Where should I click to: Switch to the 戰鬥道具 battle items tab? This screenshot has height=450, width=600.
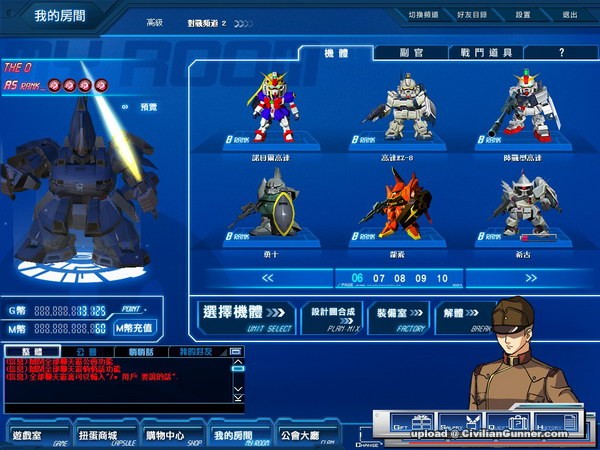pyautogui.click(x=487, y=52)
